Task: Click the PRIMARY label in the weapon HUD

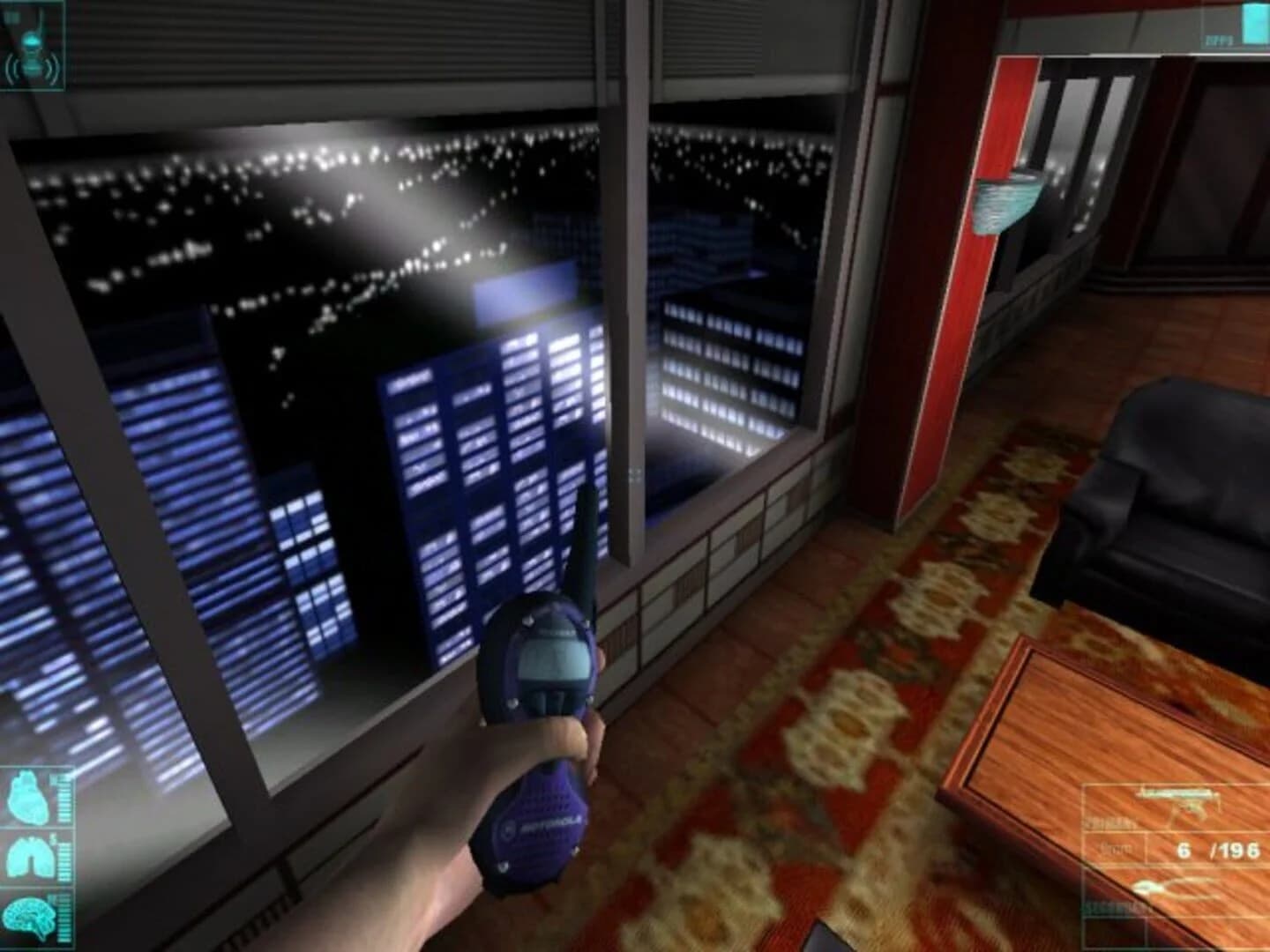Action: coord(1108,822)
